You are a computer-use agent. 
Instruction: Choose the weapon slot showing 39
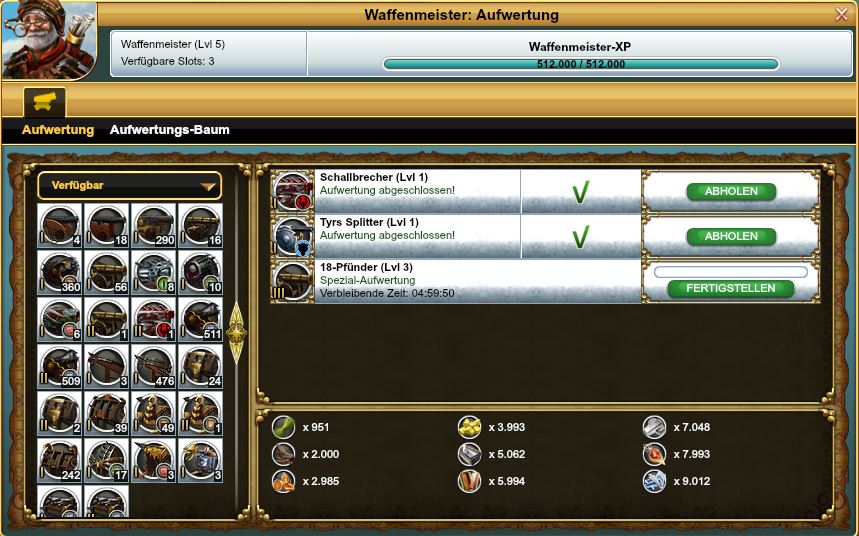(107, 413)
